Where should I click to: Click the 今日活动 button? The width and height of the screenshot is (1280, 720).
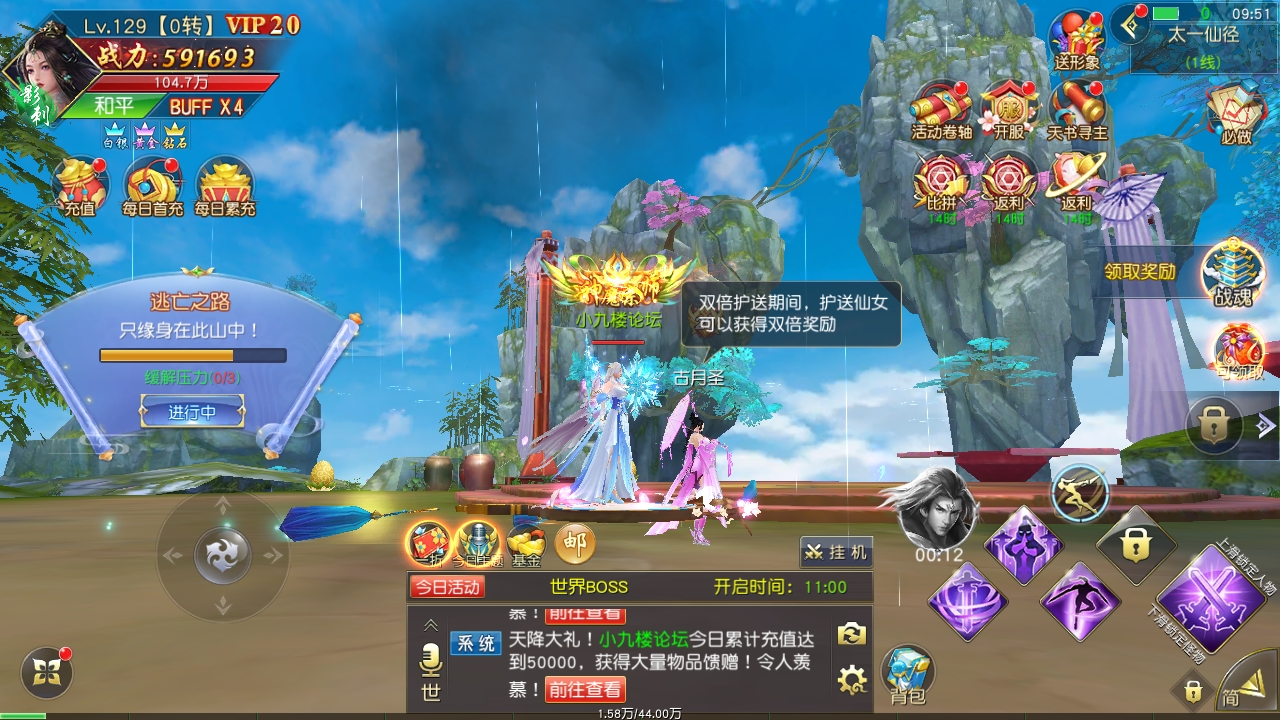[447, 587]
